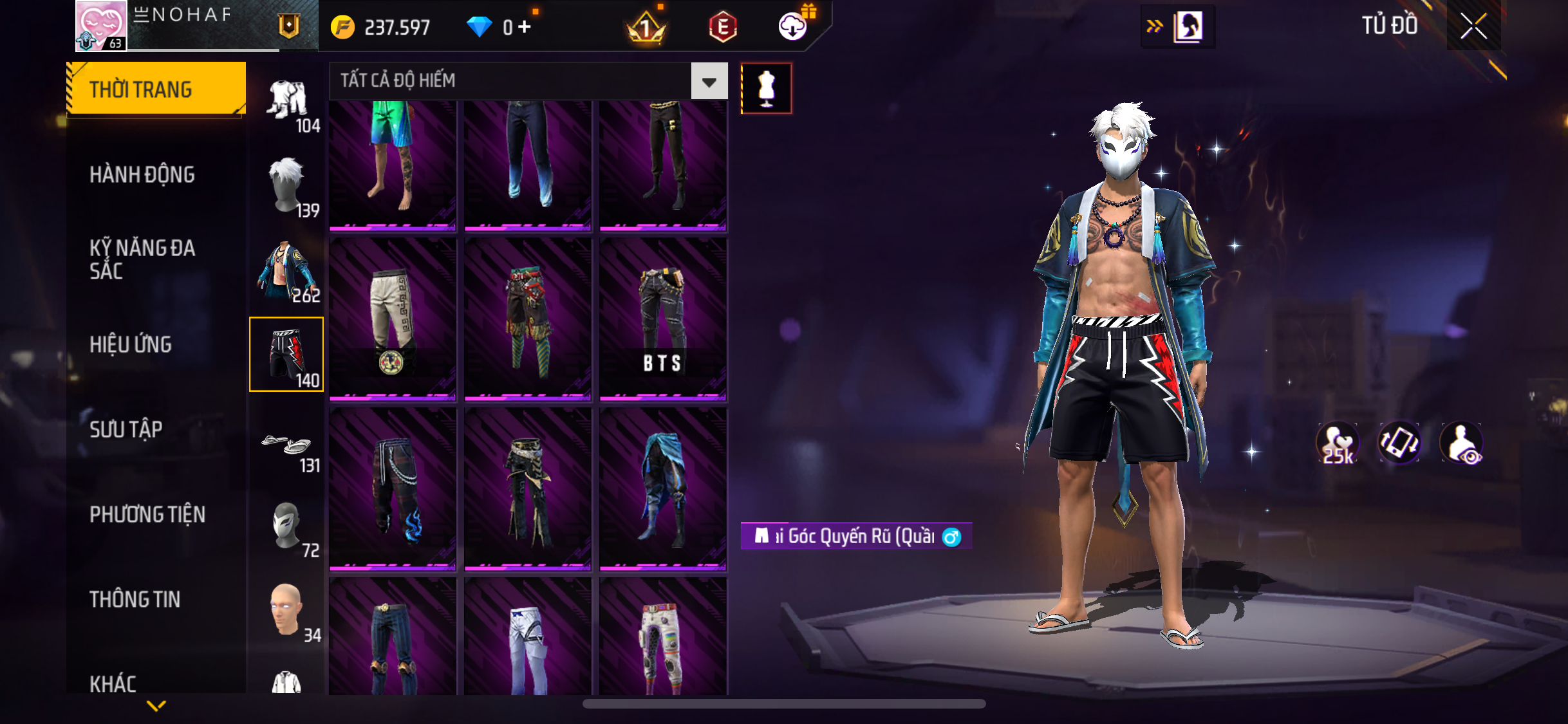Choose the hair category with 139 items
The image size is (1568, 724).
point(287,186)
